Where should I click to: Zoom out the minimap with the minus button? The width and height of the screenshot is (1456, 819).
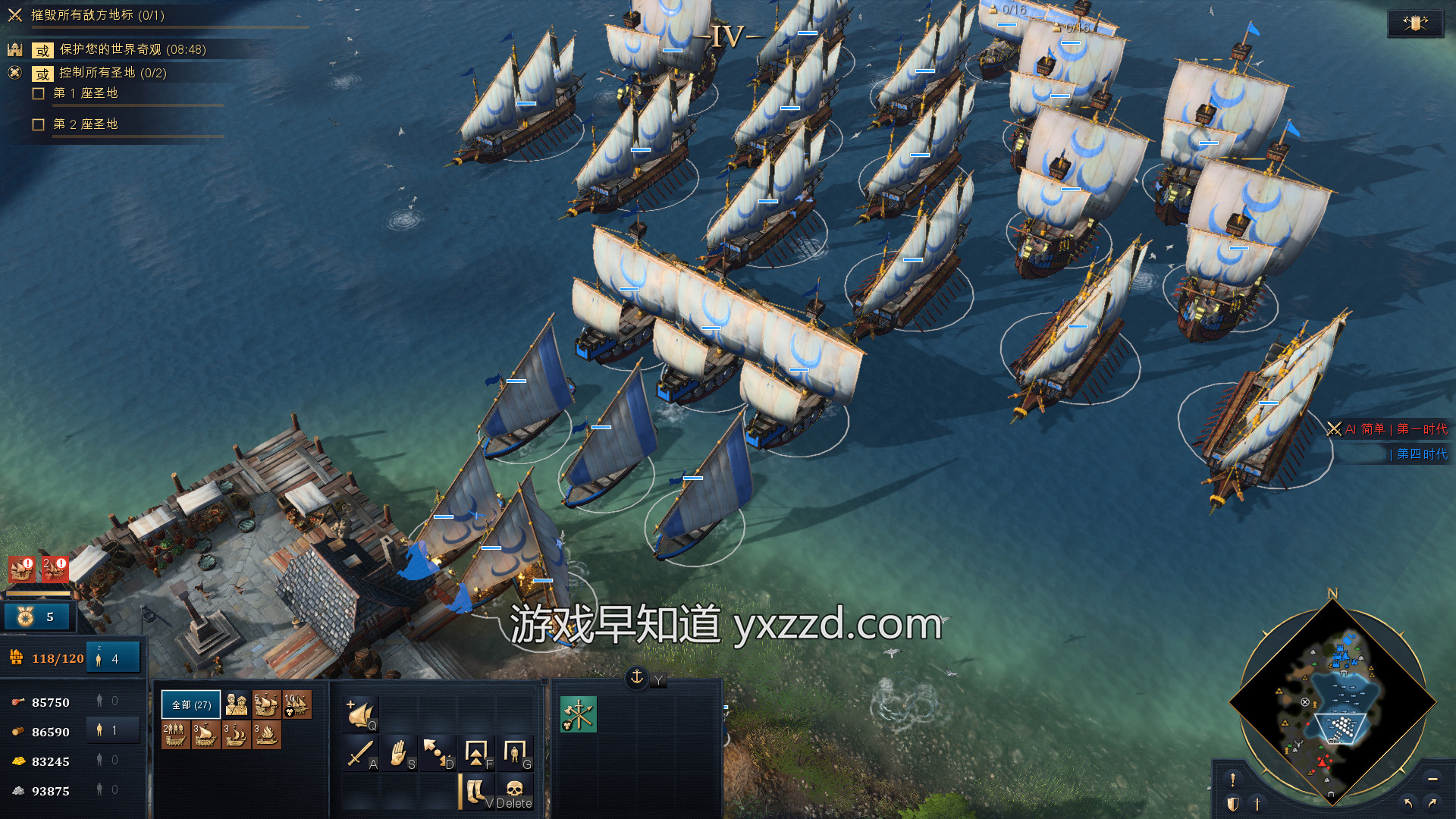coord(1432,780)
